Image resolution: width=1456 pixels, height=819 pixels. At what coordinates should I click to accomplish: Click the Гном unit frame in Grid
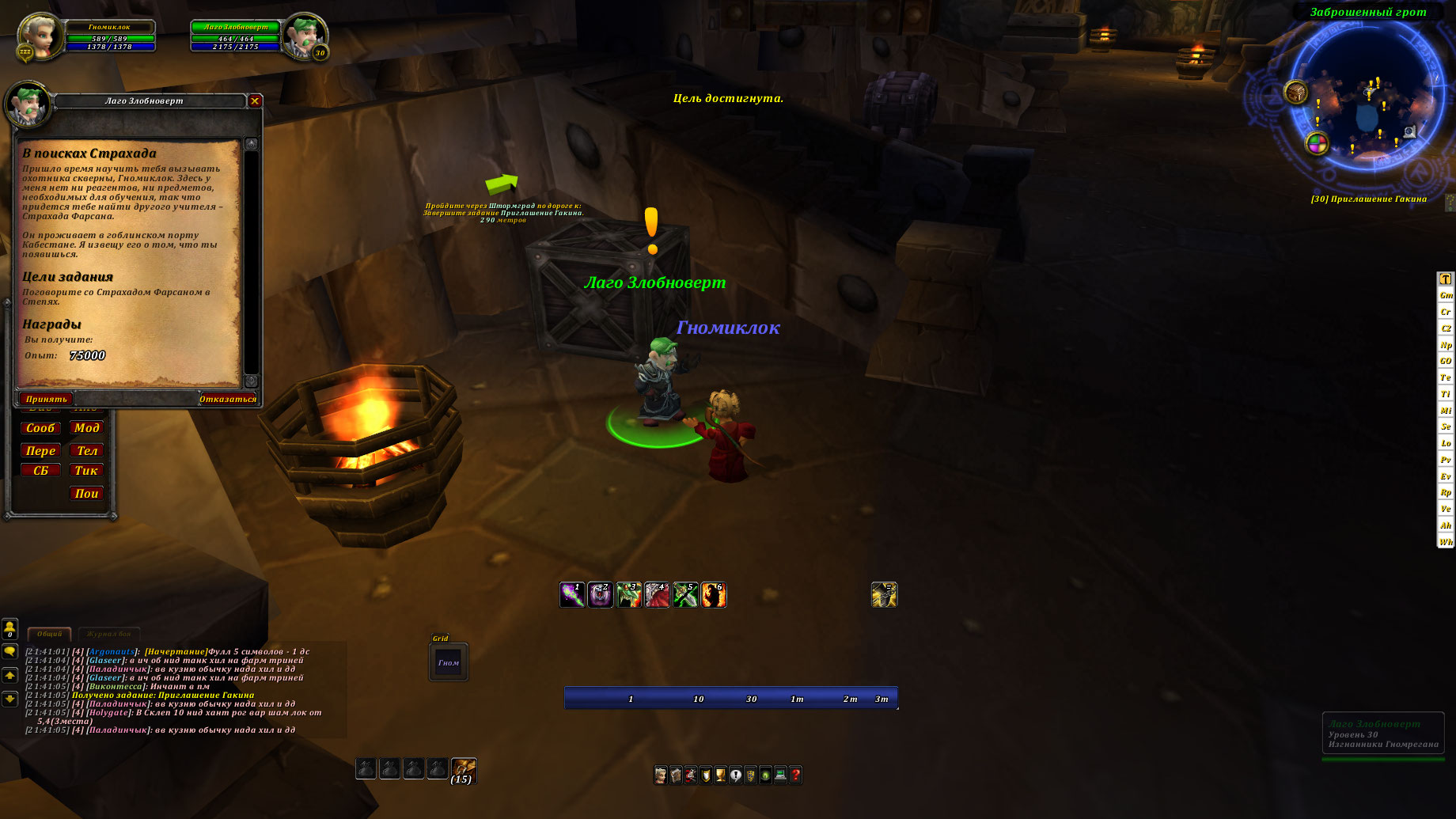click(x=449, y=662)
